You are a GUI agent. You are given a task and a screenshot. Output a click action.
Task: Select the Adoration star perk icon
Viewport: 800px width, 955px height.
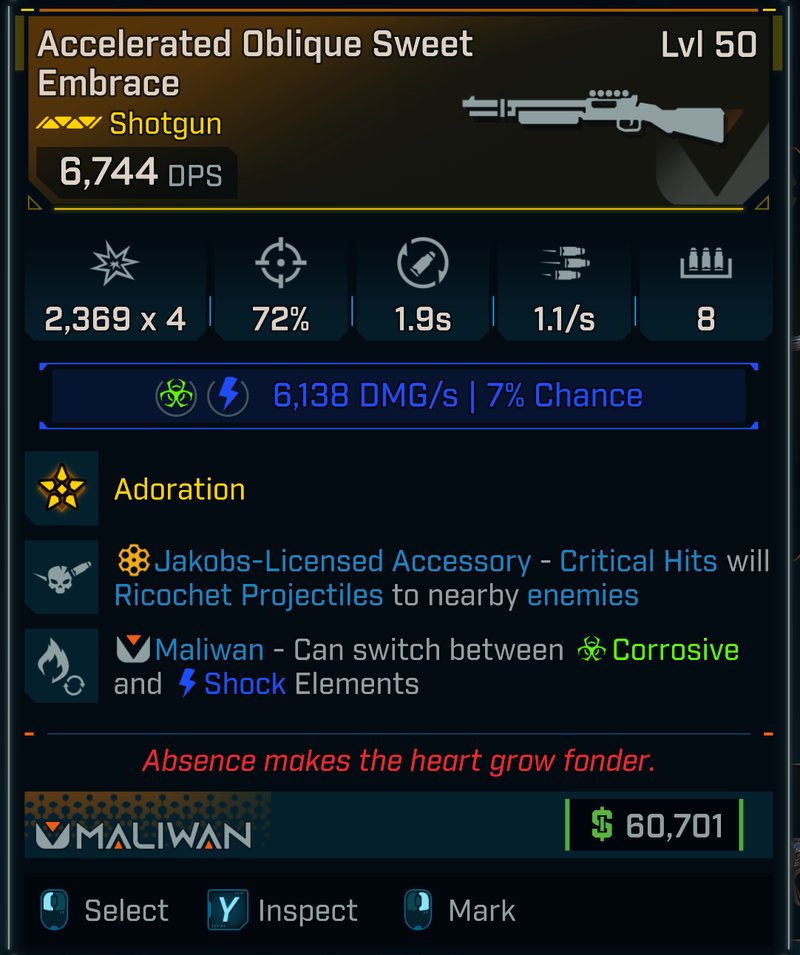(62, 489)
